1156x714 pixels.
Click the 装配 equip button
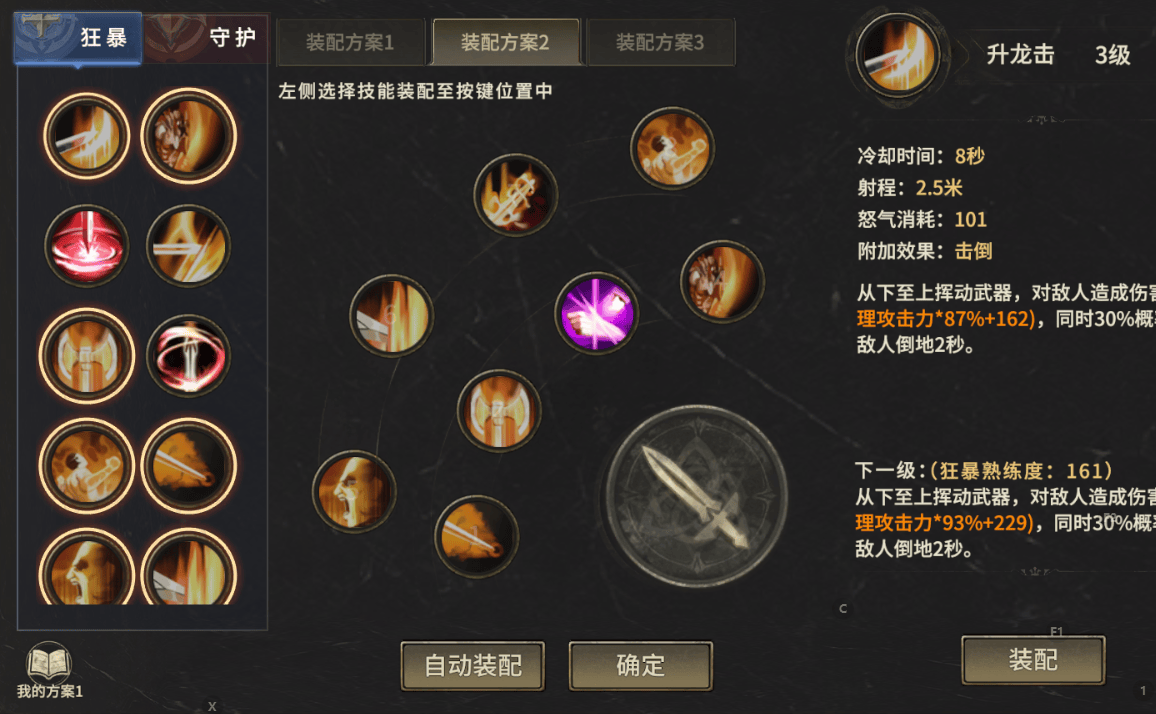click(1033, 660)
